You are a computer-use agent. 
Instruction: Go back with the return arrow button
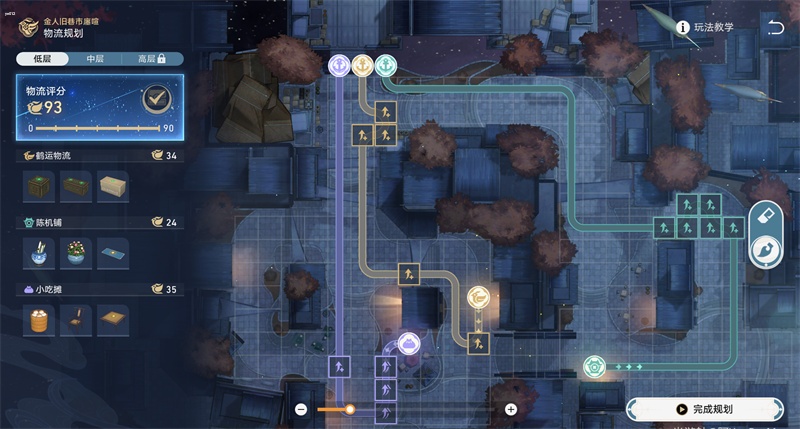(775, 27)
